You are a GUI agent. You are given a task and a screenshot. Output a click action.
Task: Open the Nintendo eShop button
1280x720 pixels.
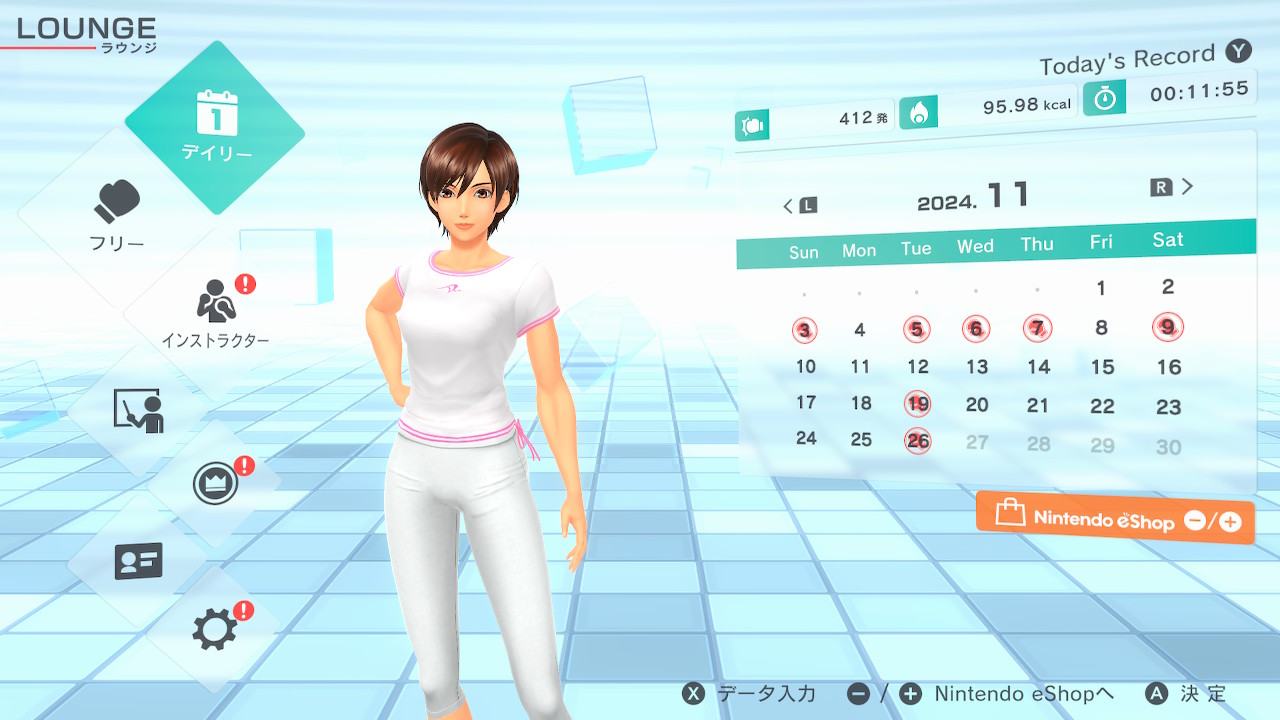click(x=1115, y=518)
